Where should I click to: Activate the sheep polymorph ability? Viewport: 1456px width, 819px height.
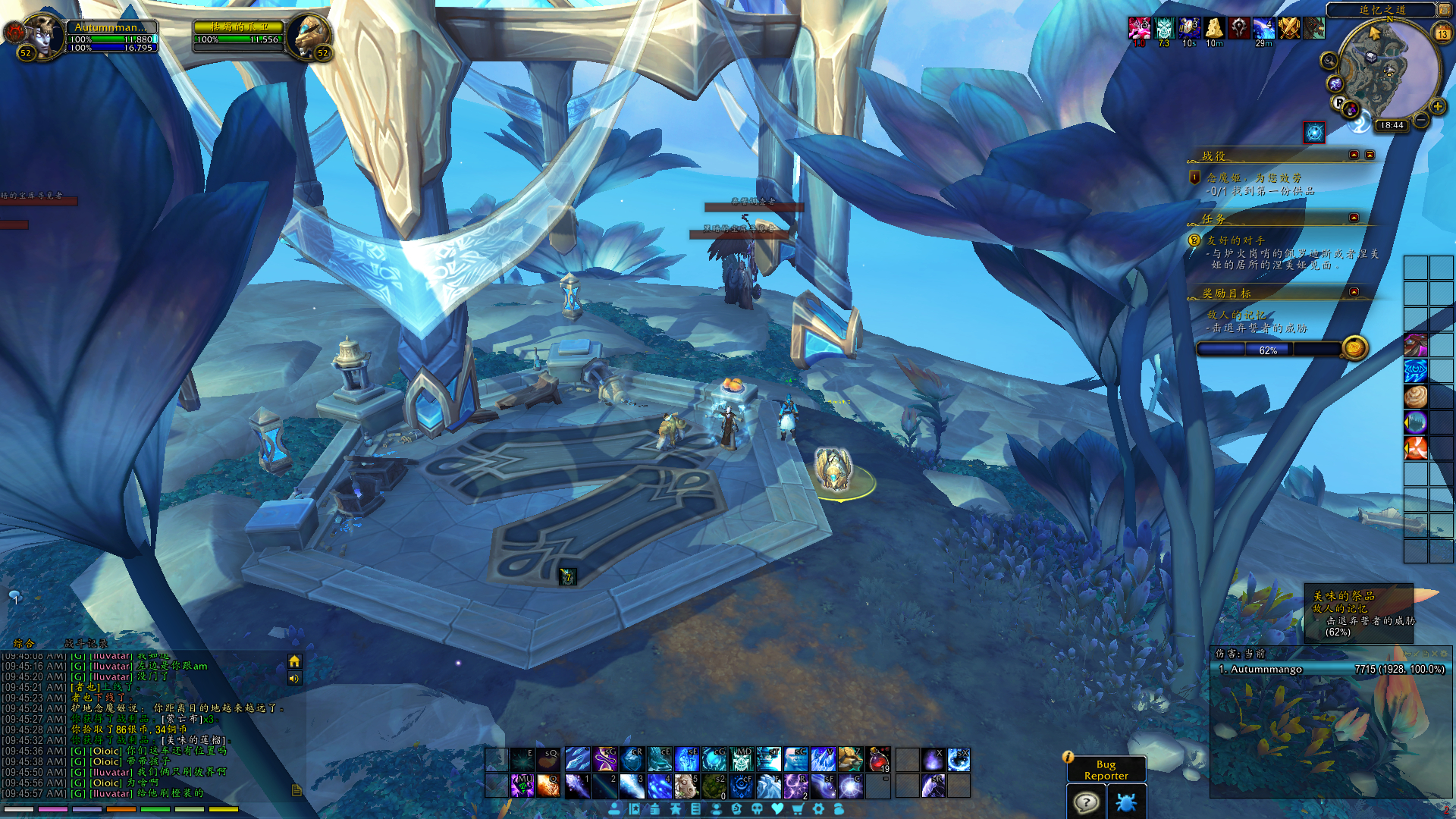tap(686, 786)
